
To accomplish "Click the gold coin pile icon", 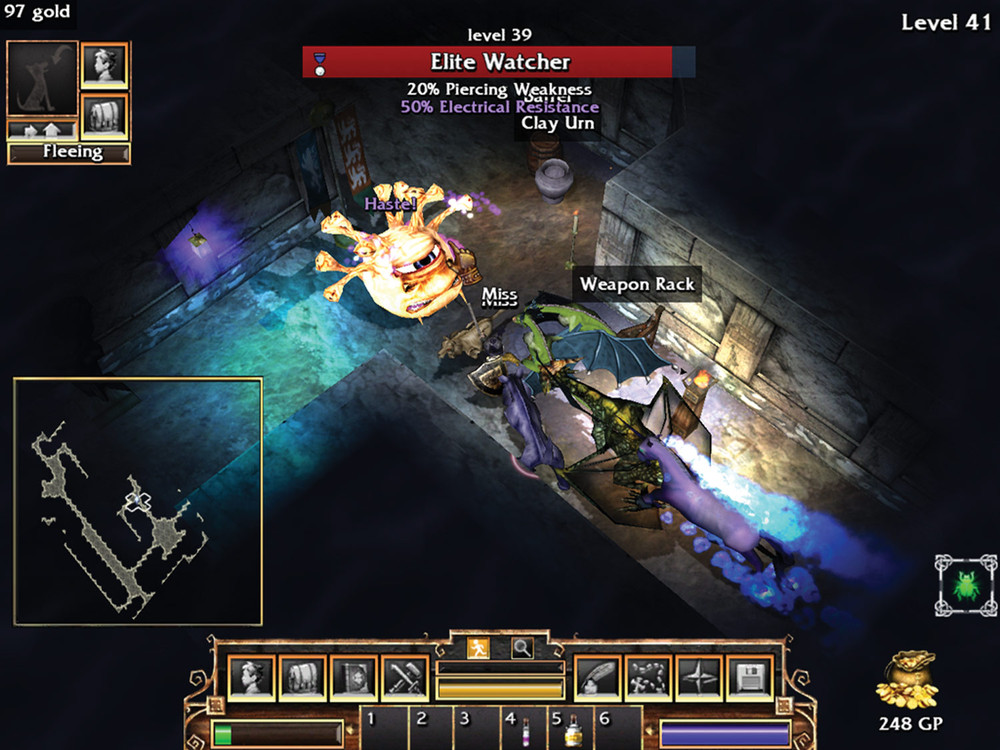I will [907, 682].
